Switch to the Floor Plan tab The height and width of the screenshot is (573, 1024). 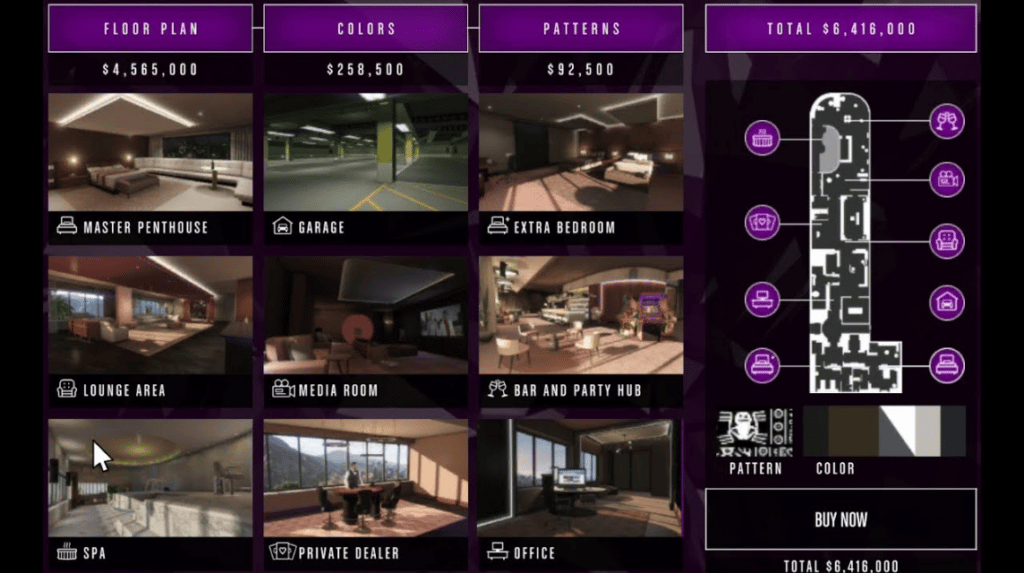(x=150, y=28)
